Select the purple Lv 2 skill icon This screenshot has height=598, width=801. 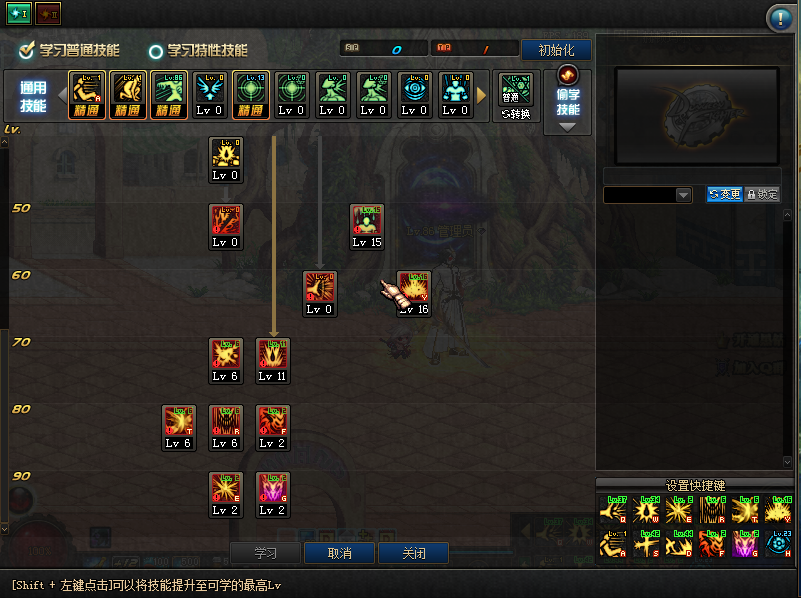pyautogui.click(x=273, y=488)
